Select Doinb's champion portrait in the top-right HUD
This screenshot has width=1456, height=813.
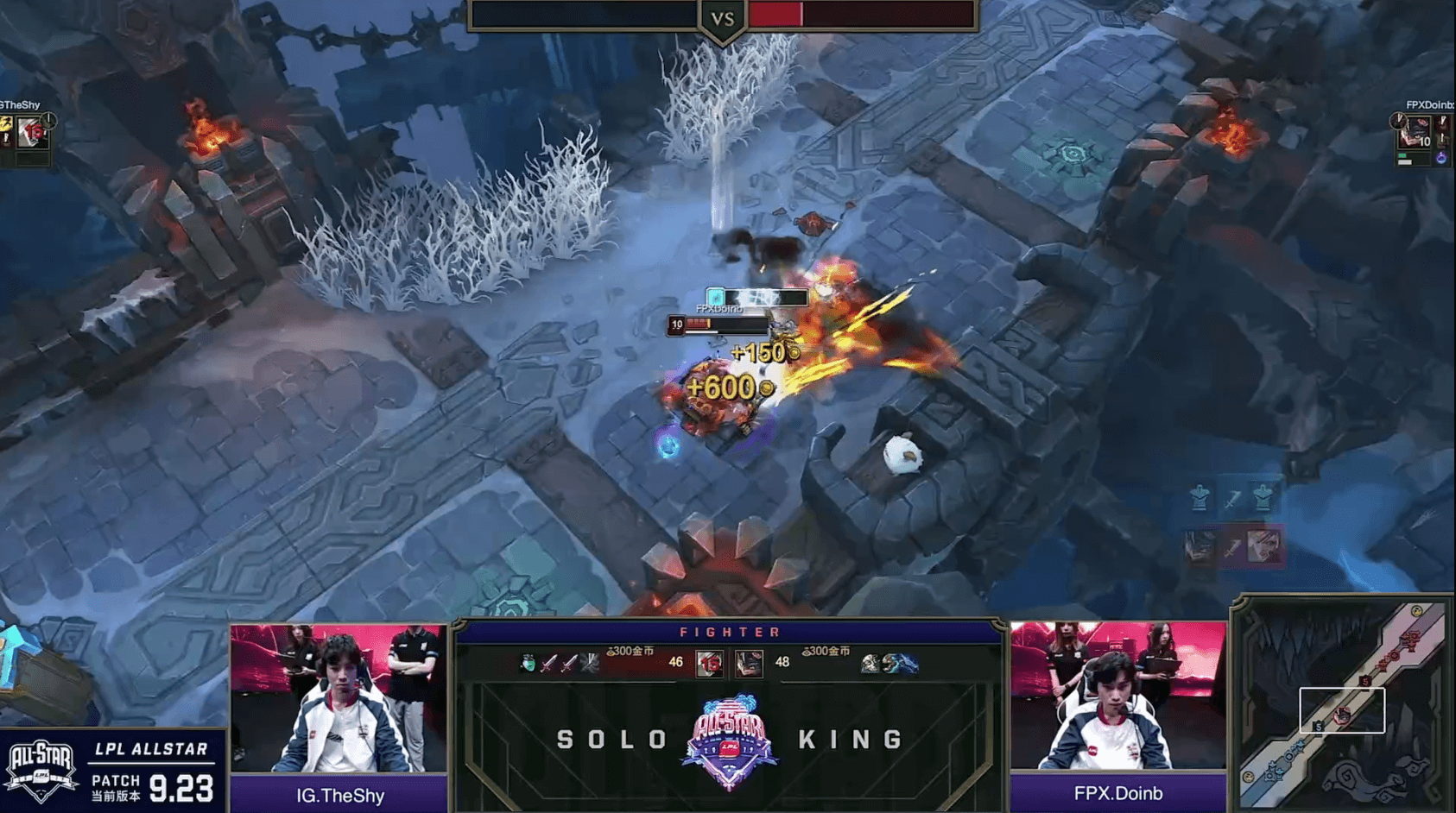(x=1416, y=133)
